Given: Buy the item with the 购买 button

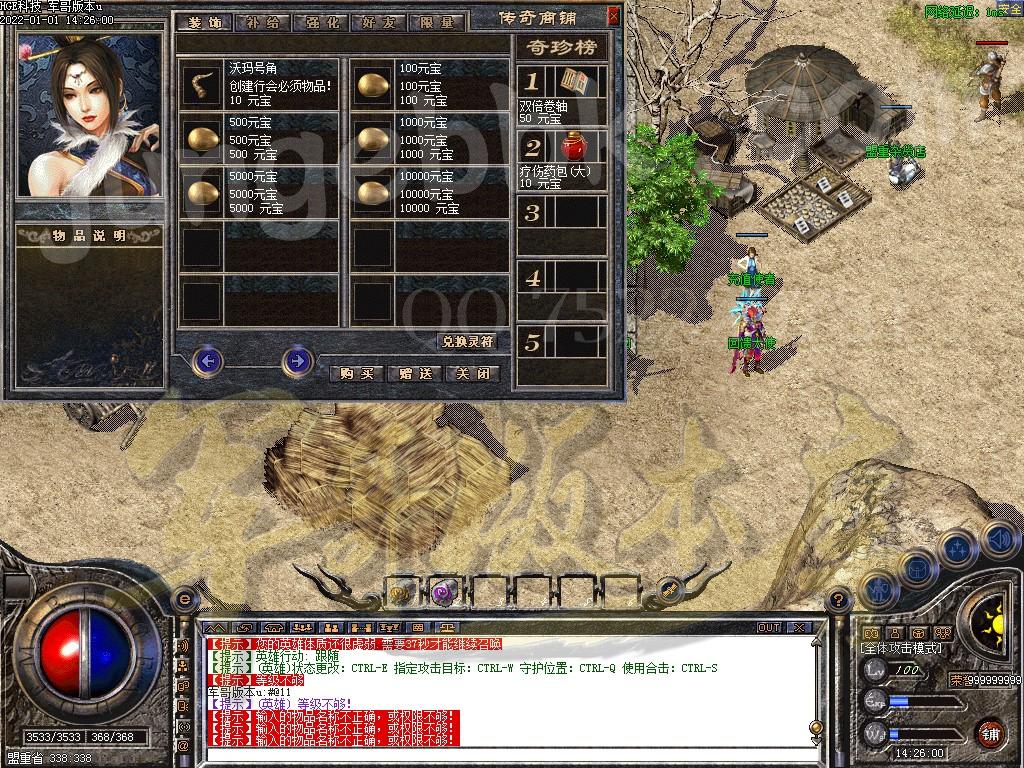Looking at the screenshot, I should (356, 373).
